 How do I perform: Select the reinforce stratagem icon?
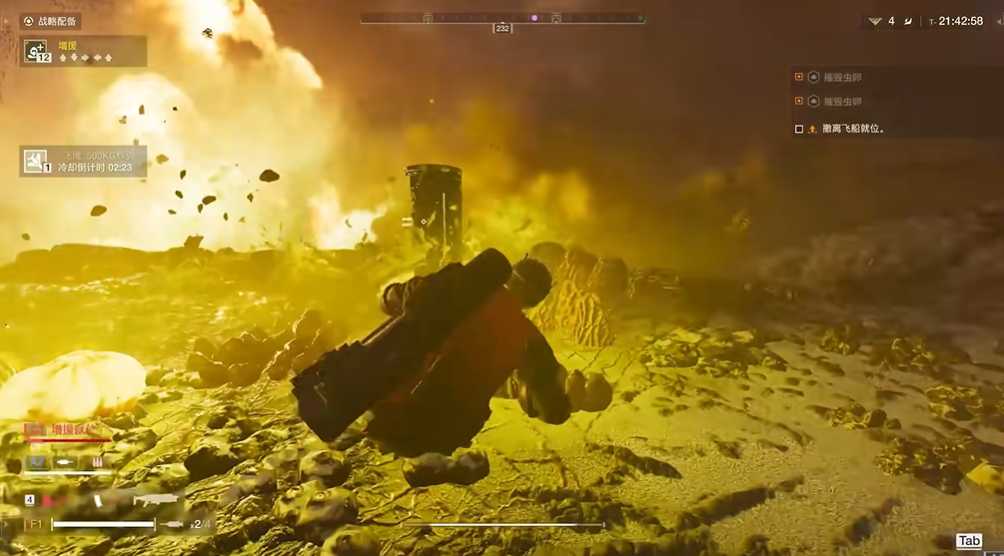pos(37,51)
